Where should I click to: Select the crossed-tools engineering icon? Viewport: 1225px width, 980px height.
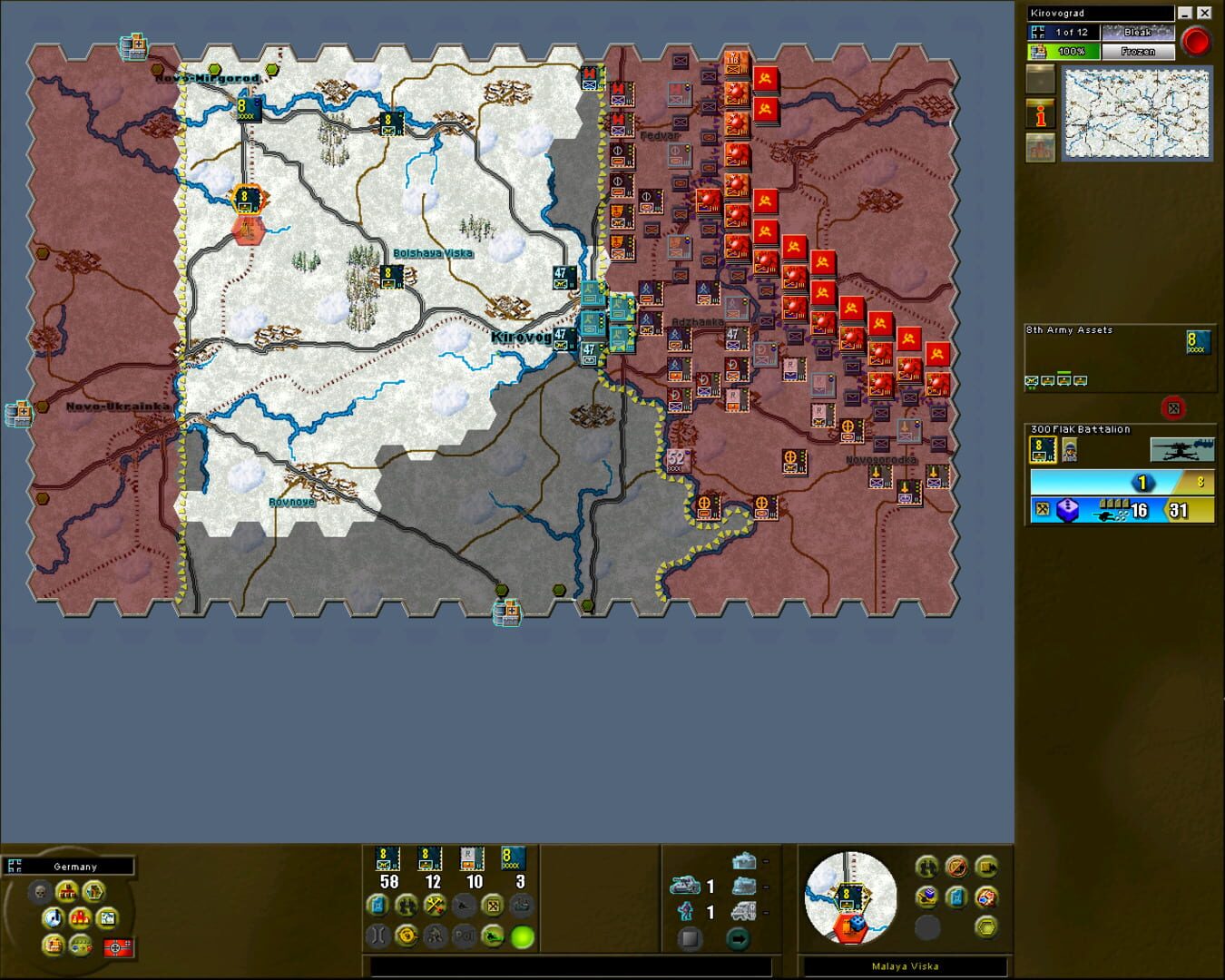pyautogui.click(x=434, y=905)
